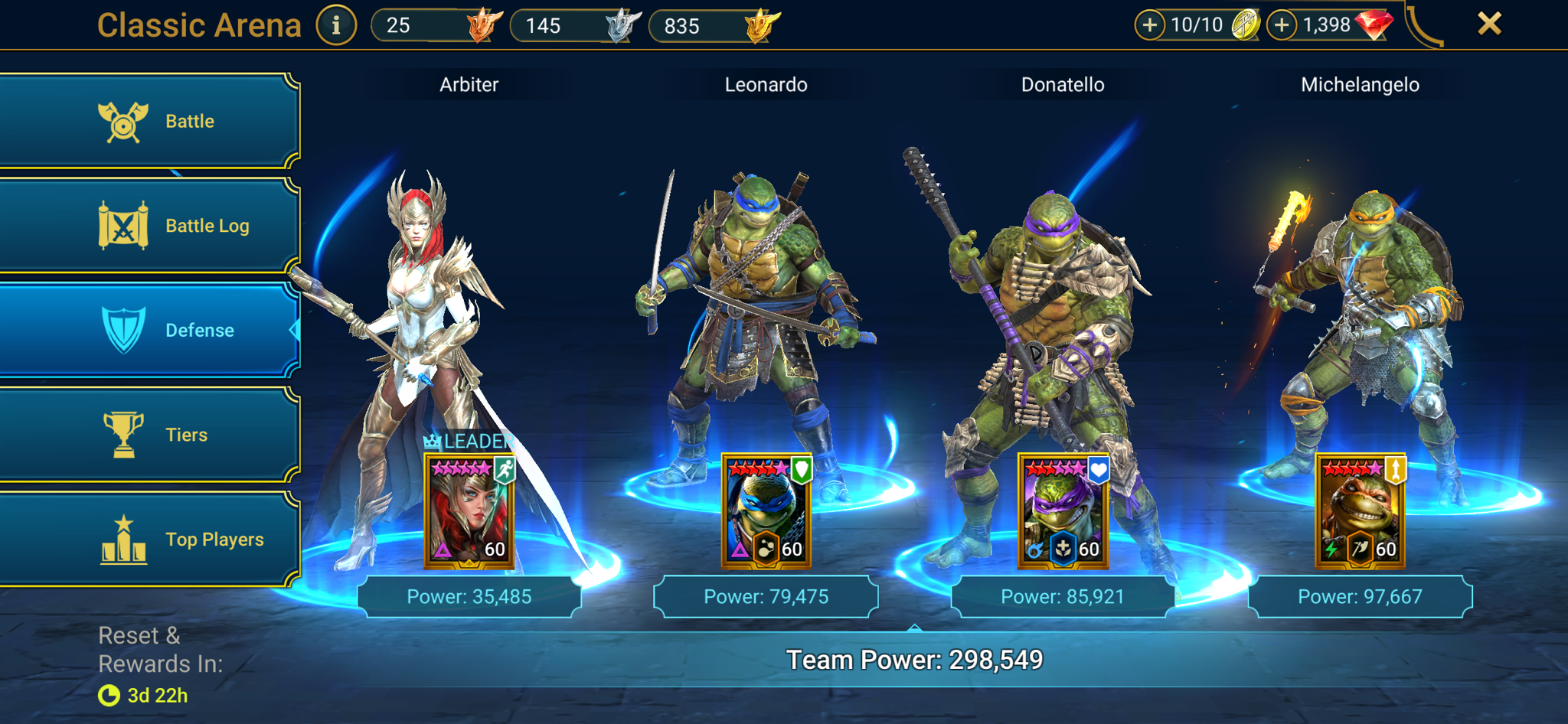Screen dimensions: 1568x724
Task: Click the bronze medal counter
Action: (x=436, y=25)
